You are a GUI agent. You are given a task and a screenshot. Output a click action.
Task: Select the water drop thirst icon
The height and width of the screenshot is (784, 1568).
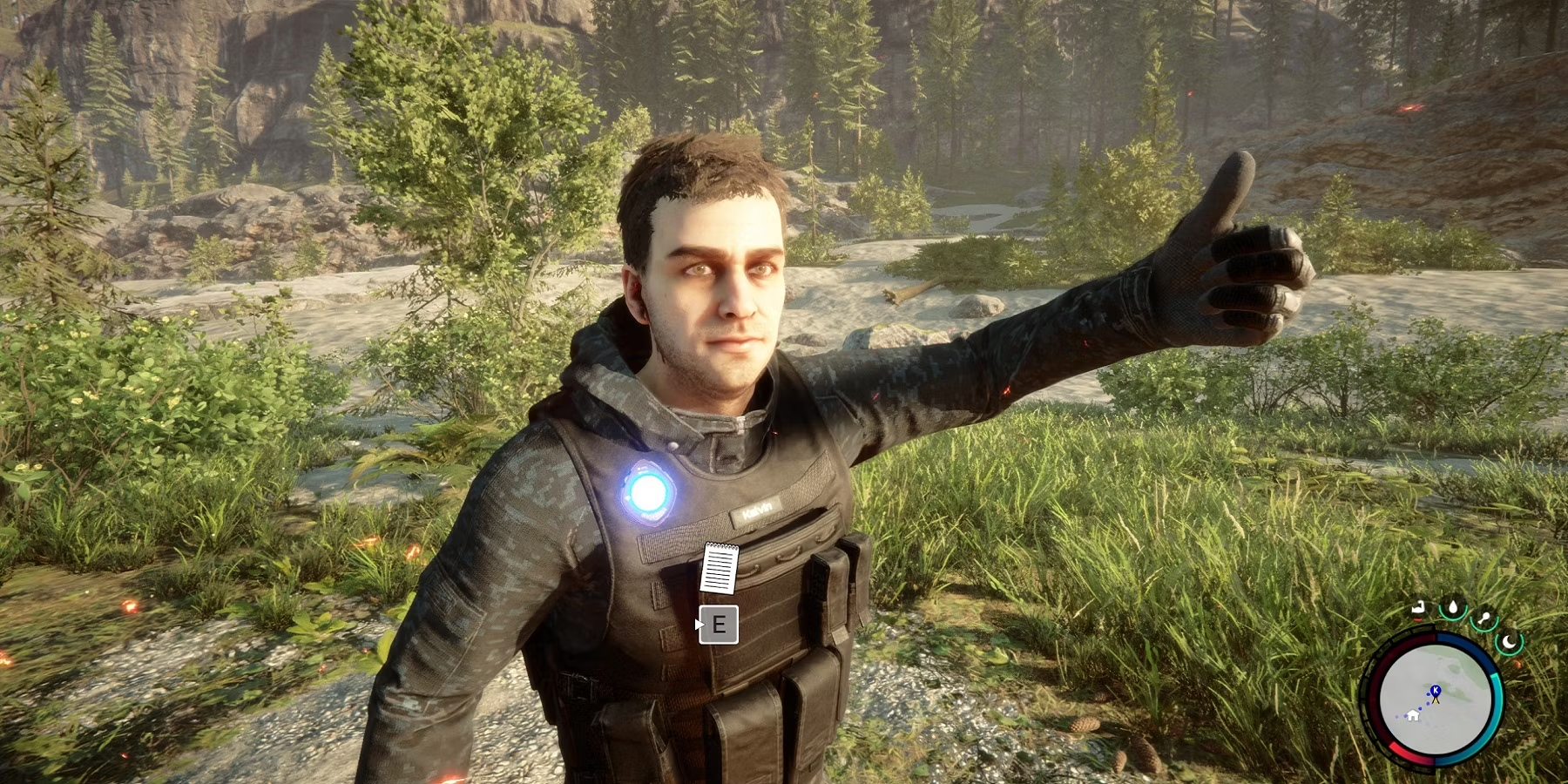click(x=1453, y=608)
